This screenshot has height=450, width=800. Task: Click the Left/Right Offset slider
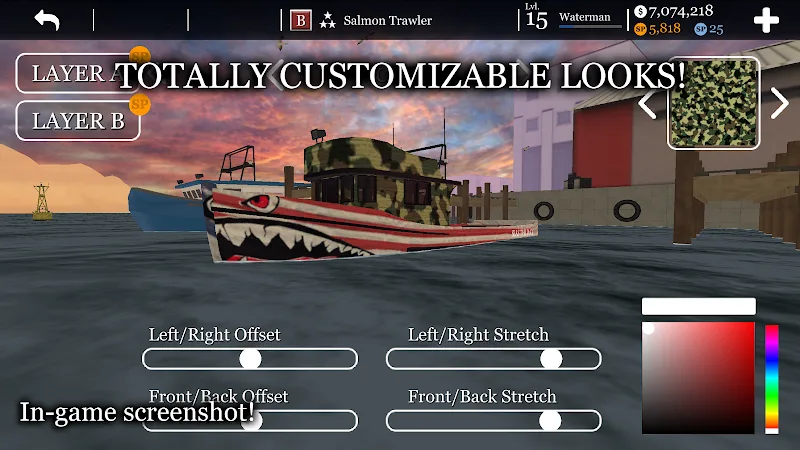pyautogui.click(x=250, y=359)
